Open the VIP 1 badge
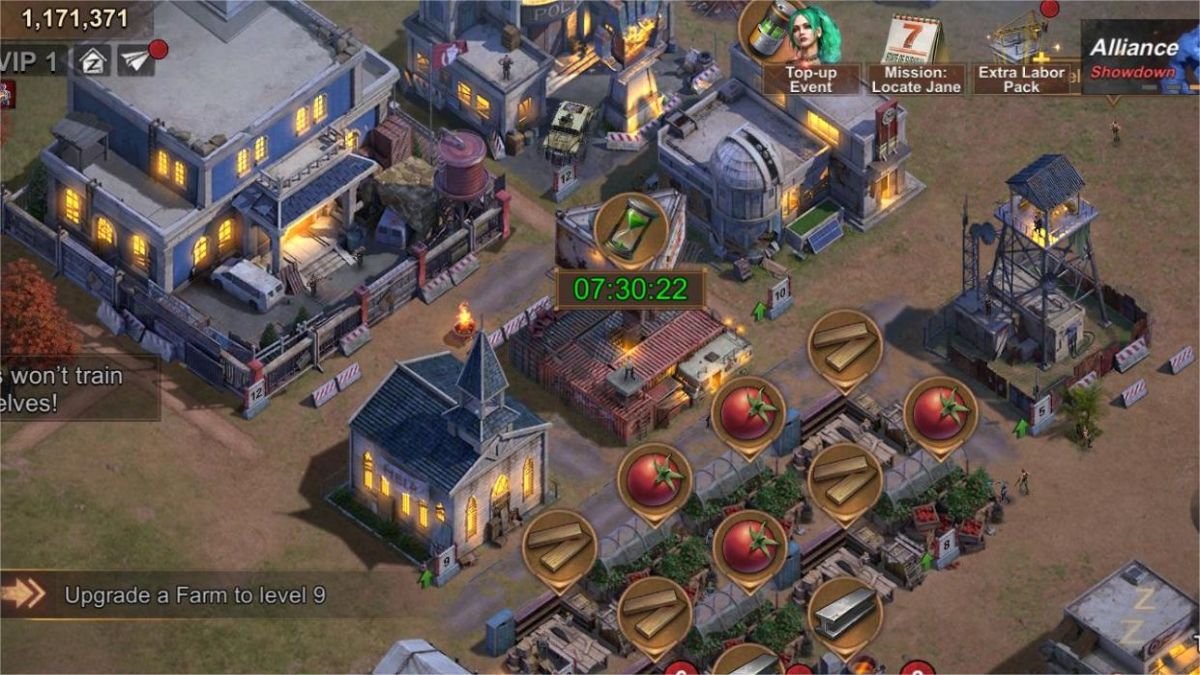This screenshot has width=1200, height=675. [32, 60]
